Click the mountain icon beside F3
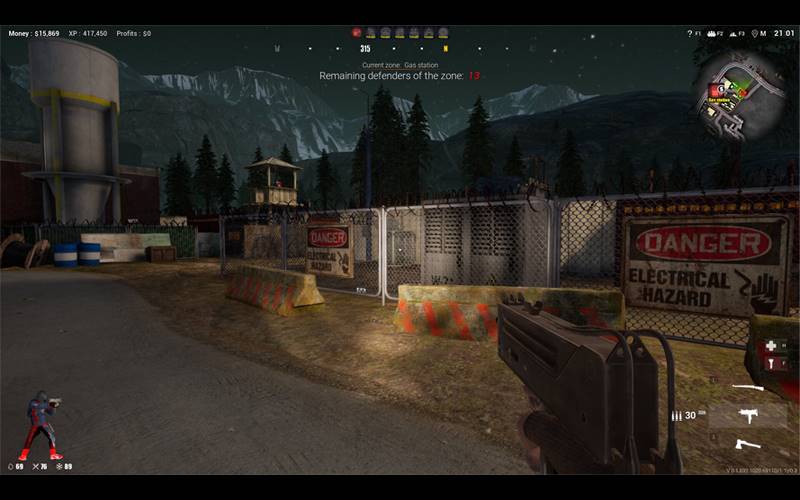This screenshot has height=500, width=800. click(x=733, y=34)
